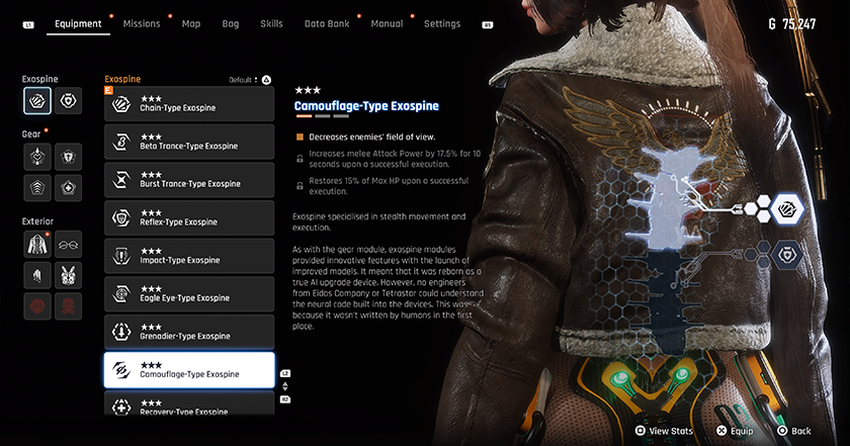Open the Default sort dropdown
Viewport: 850px width, 446px height.
(x=245, y=79)
